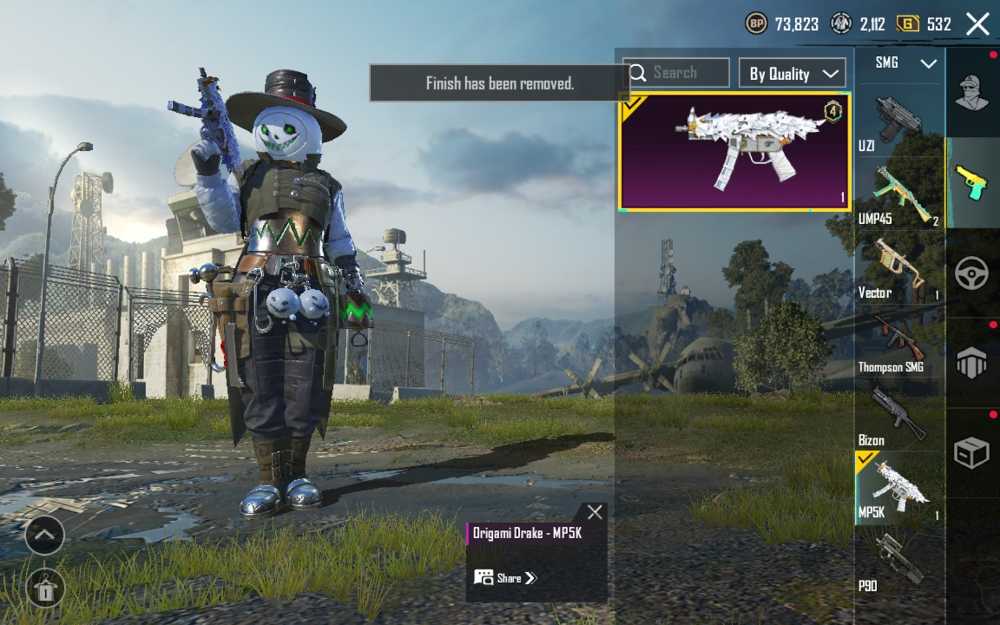Tap the up-arrow circle button
This screenshot has width=1000, height=625.
(45, 535)
